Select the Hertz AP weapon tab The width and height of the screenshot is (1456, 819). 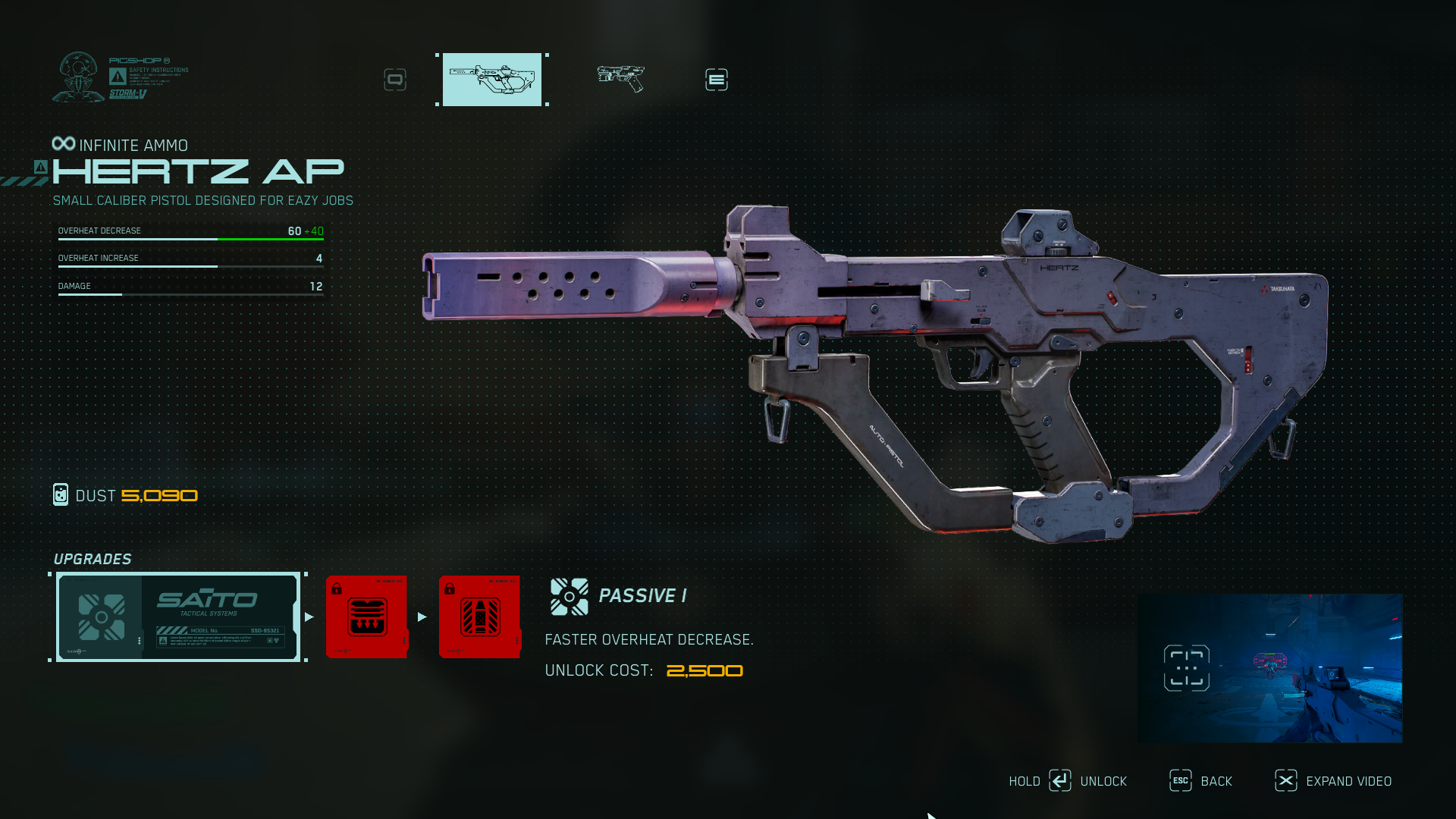click(492, 80)
